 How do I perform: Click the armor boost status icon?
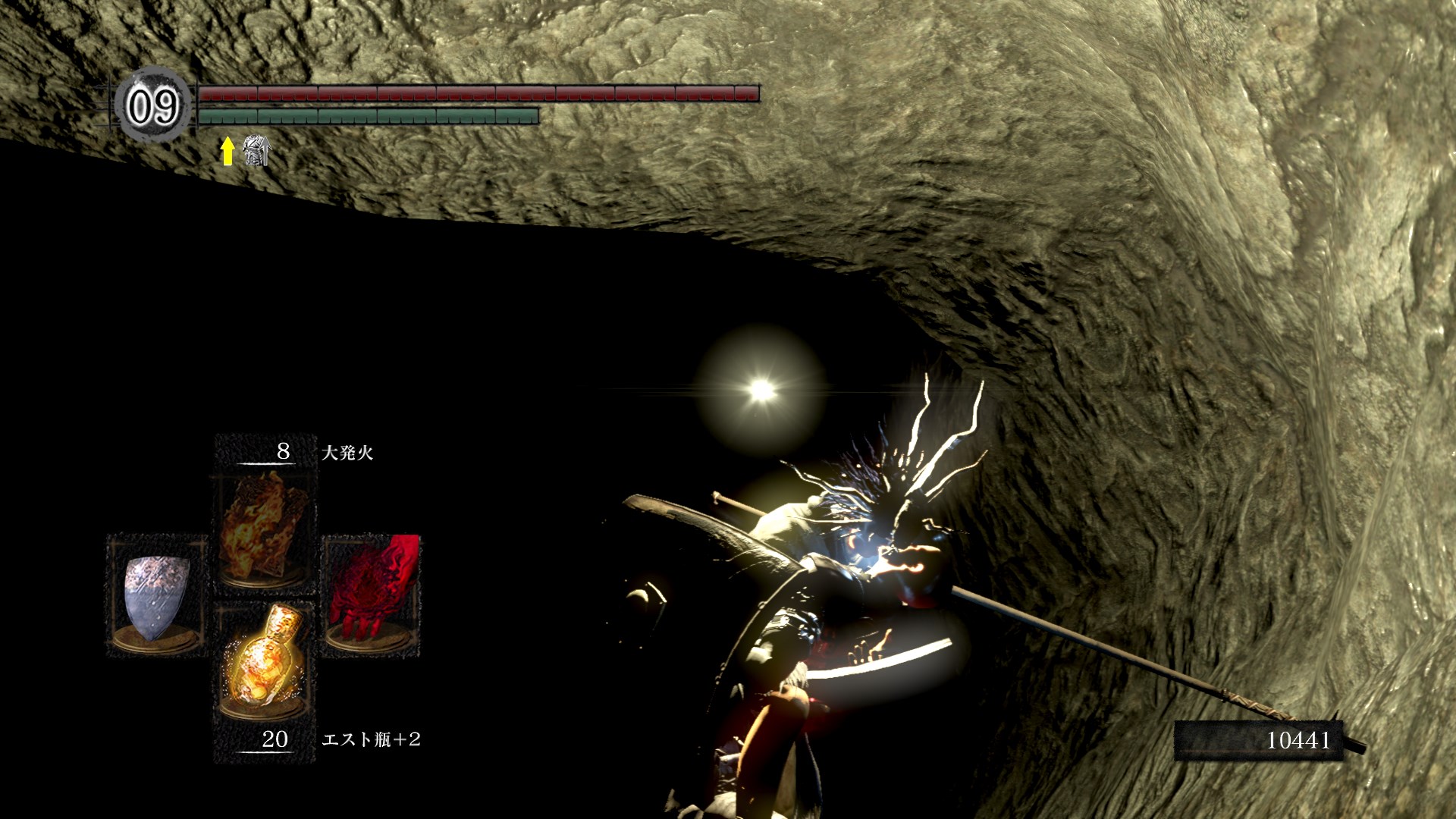pos(256,151)
